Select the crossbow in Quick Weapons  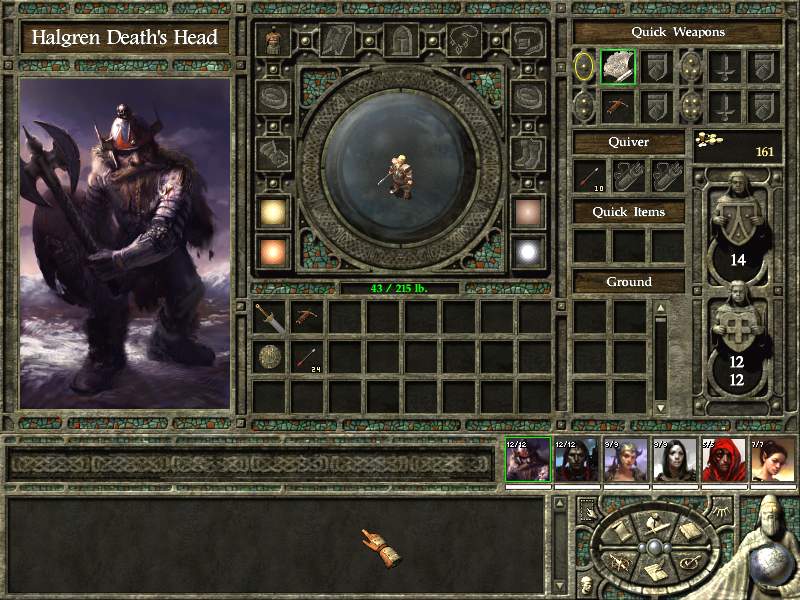click(x=618, y=106)
